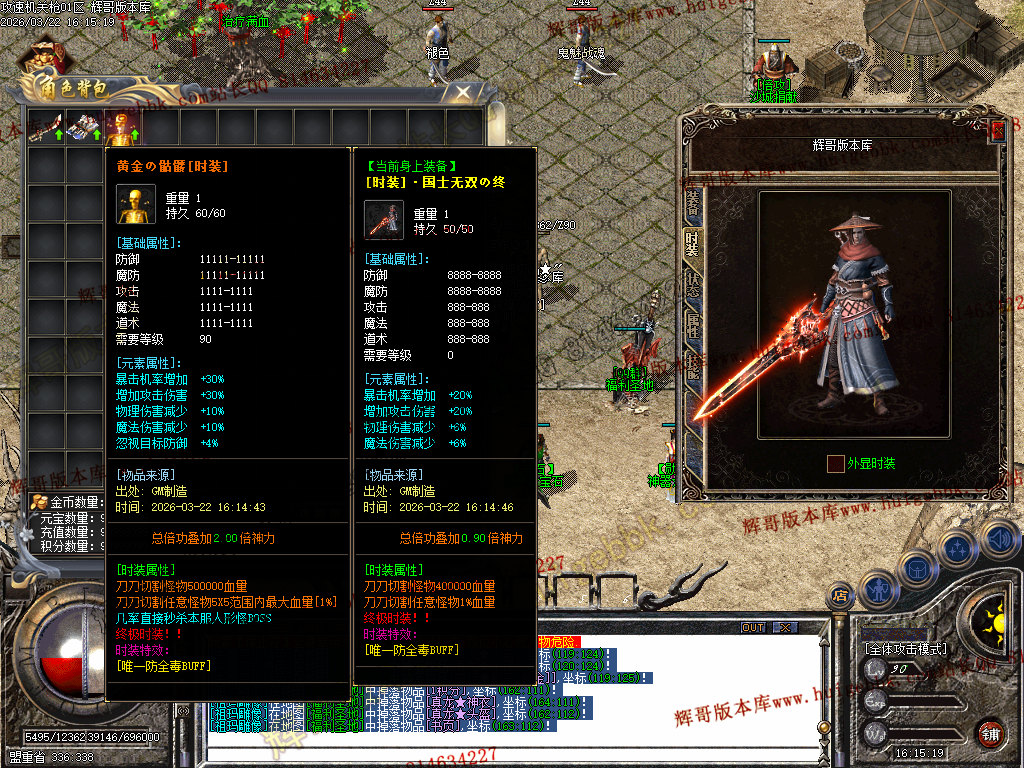1024x768 pixels.
Task: Select the red sword item in the bag
Action: click(x=46, y=127)
